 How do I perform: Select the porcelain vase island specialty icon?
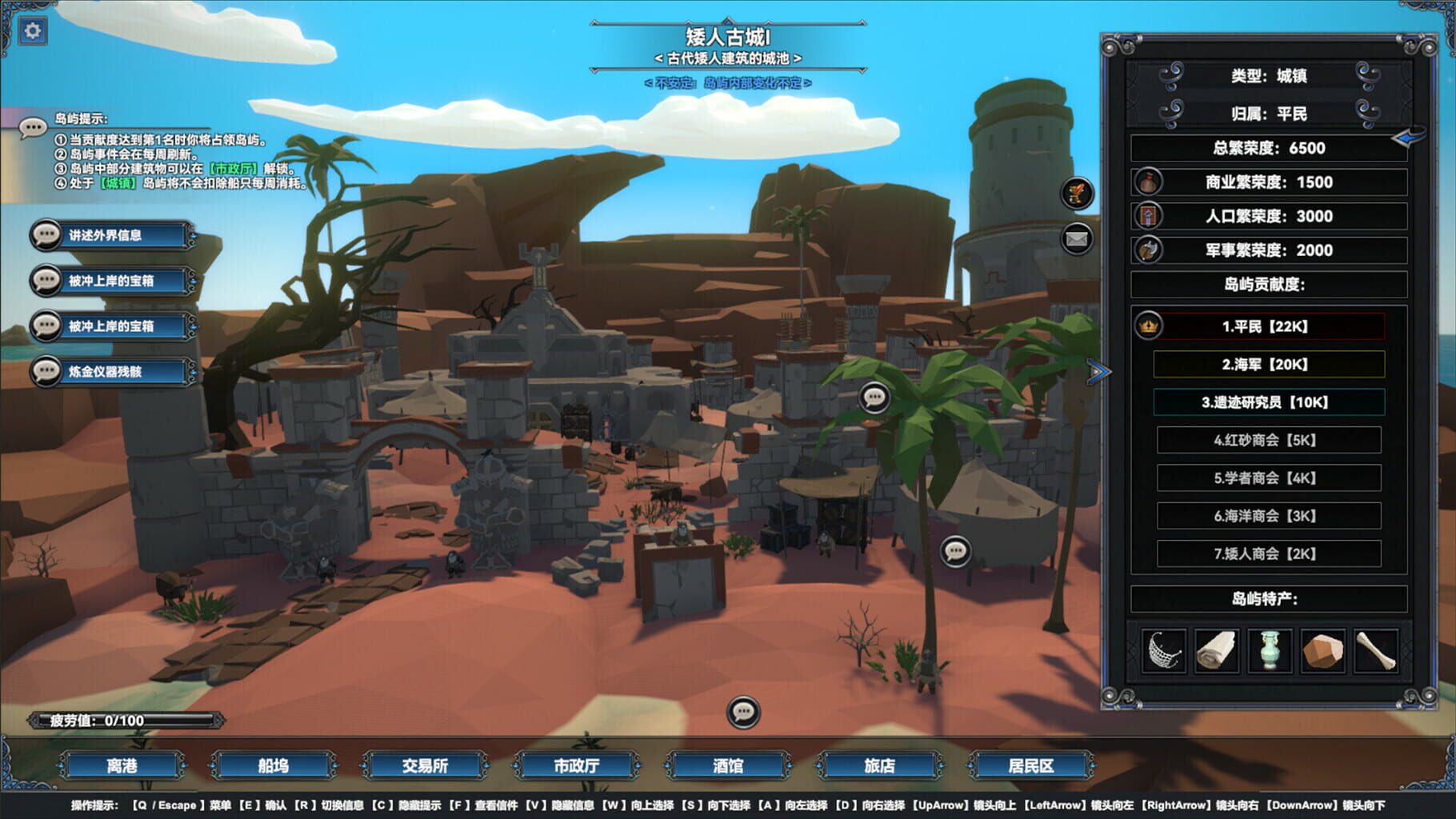(1270, 650)
